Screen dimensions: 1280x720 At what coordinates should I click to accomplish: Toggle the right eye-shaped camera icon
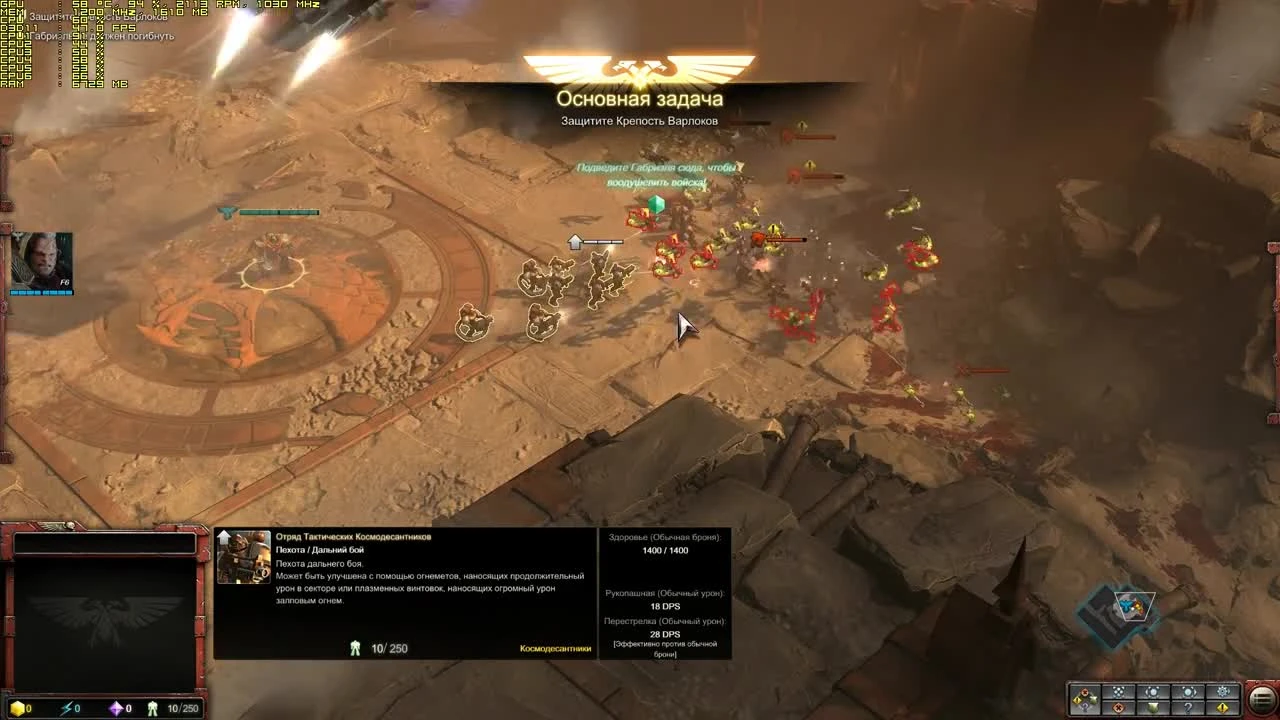click(1188, 692)
